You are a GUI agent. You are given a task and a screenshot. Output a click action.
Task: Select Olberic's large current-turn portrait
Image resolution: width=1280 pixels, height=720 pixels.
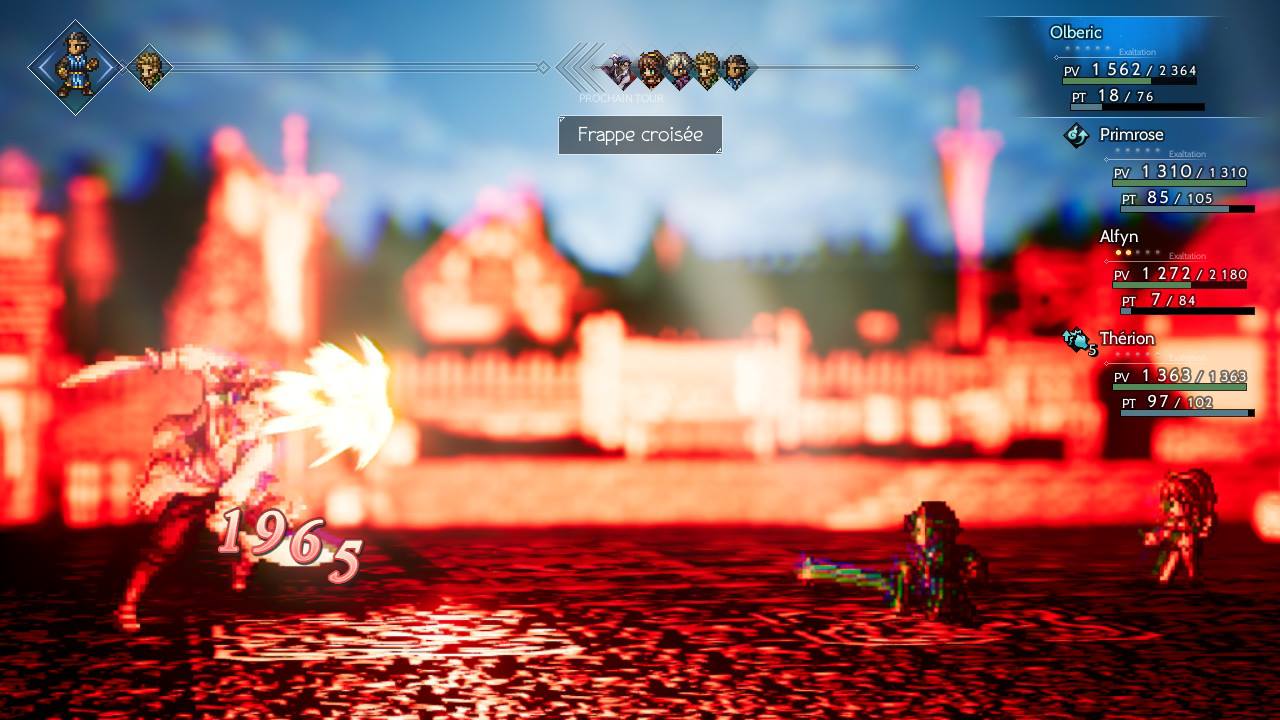(x=75, y=67)
